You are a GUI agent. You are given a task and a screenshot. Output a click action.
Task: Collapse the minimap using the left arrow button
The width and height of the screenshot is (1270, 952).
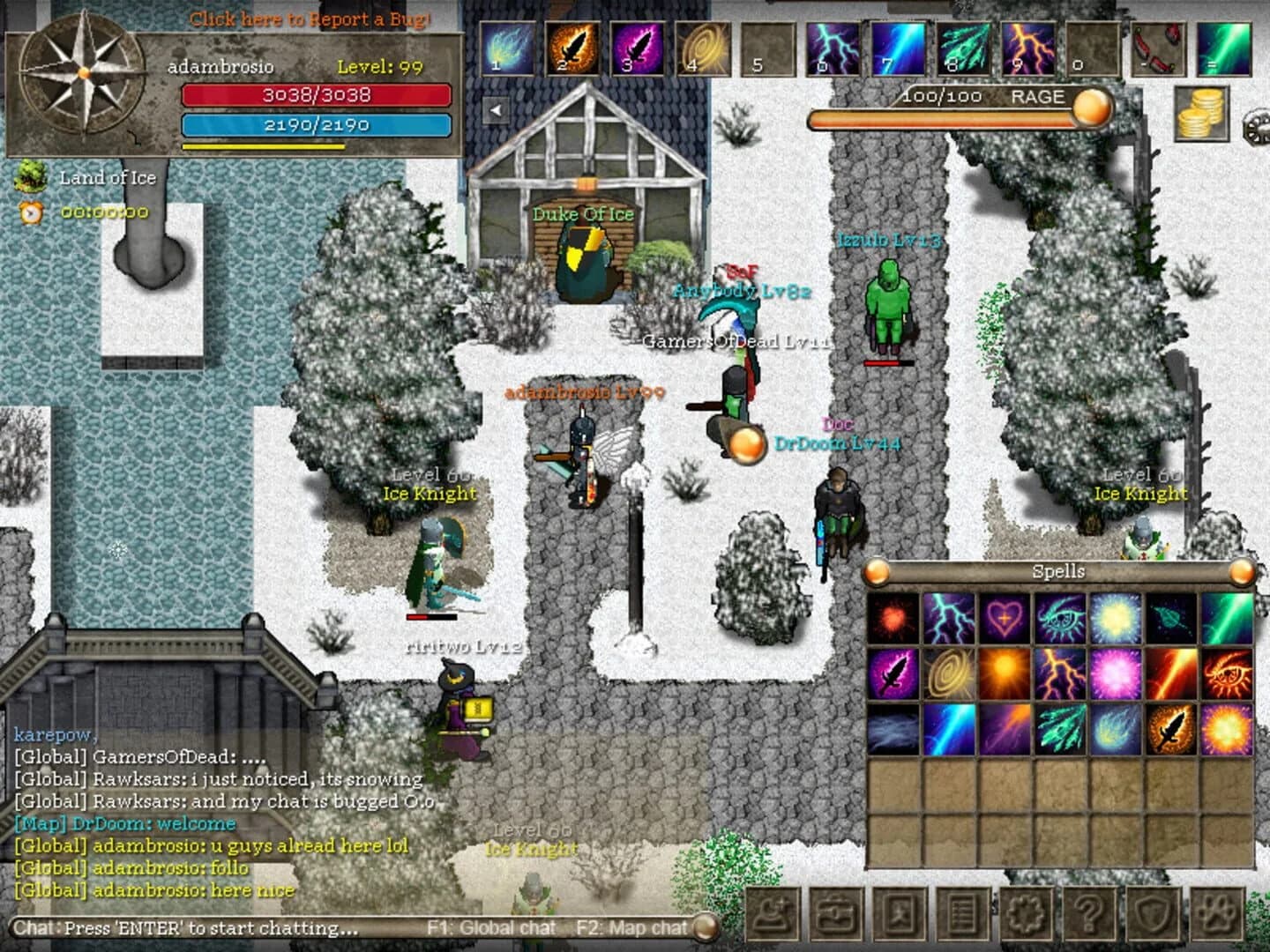pos(495,108)
